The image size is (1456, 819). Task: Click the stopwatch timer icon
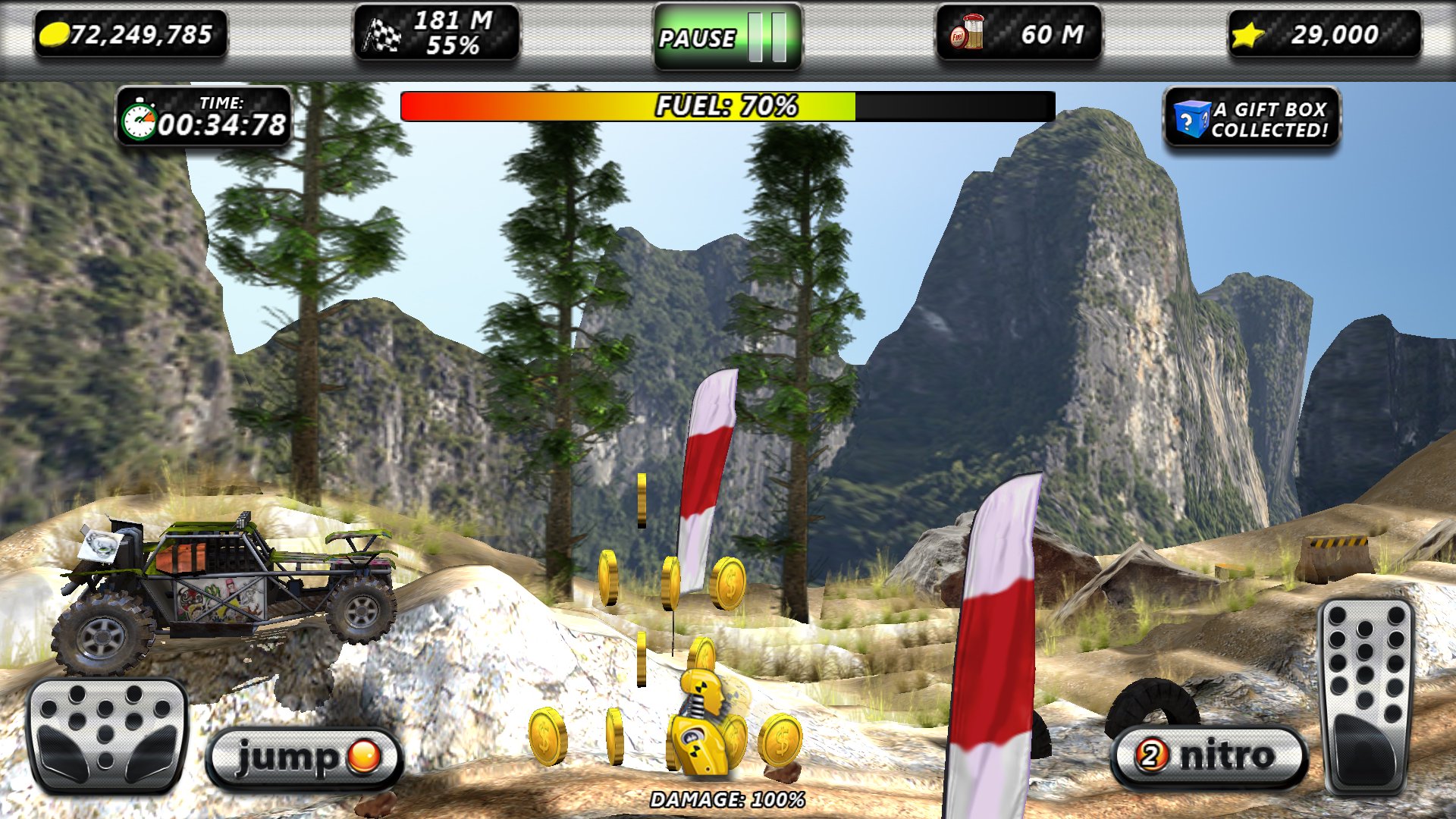143,118
